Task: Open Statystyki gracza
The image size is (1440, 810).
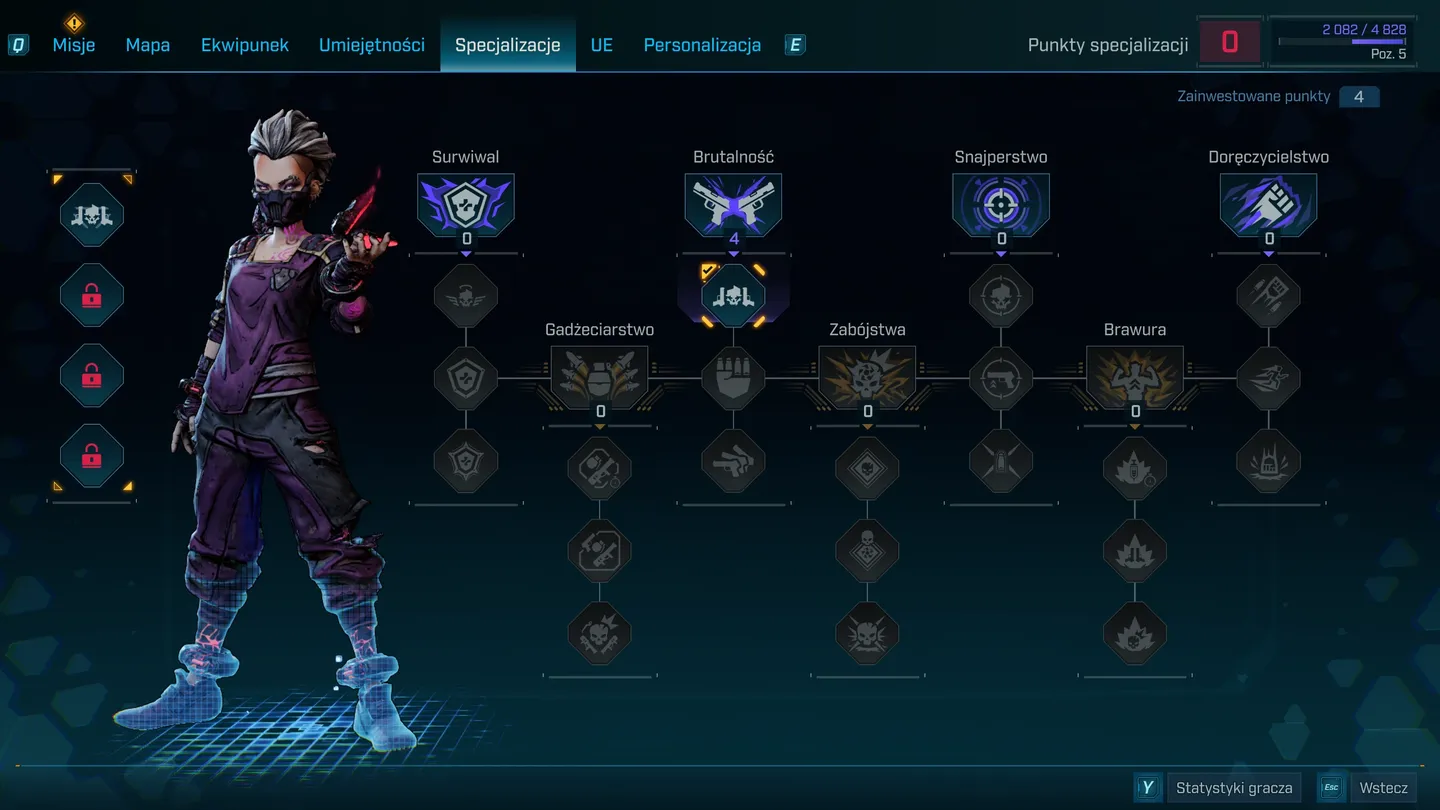Action: click(1234, 788)
